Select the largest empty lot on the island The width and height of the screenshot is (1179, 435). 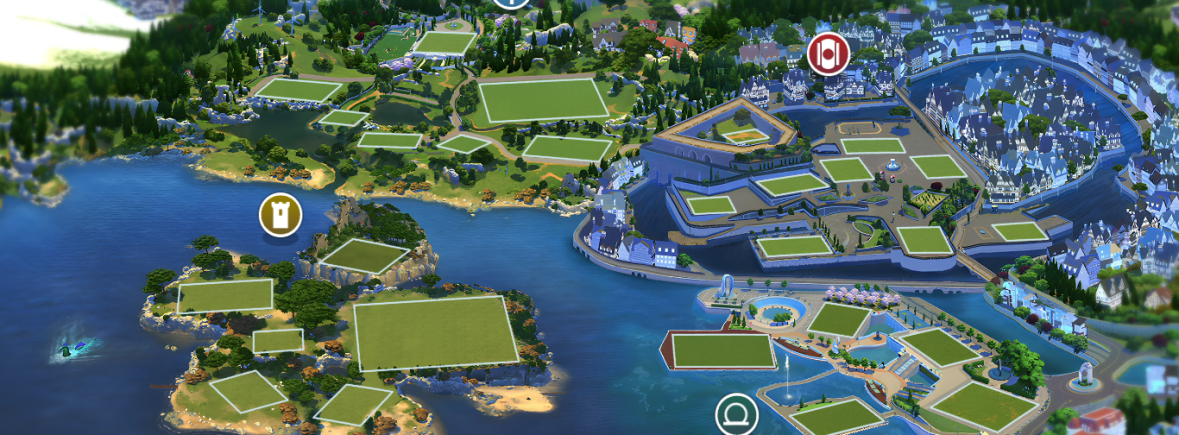[x=435, y=333]
